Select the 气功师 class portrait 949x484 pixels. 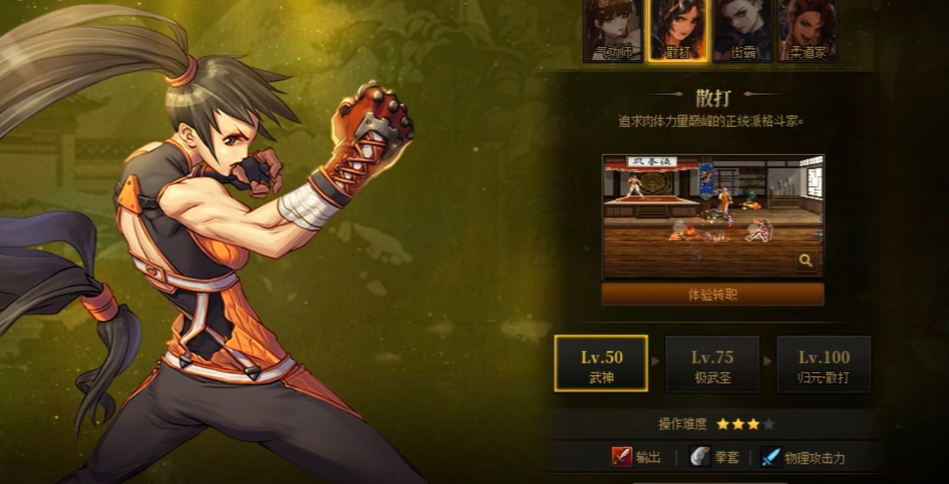[612, 30]
